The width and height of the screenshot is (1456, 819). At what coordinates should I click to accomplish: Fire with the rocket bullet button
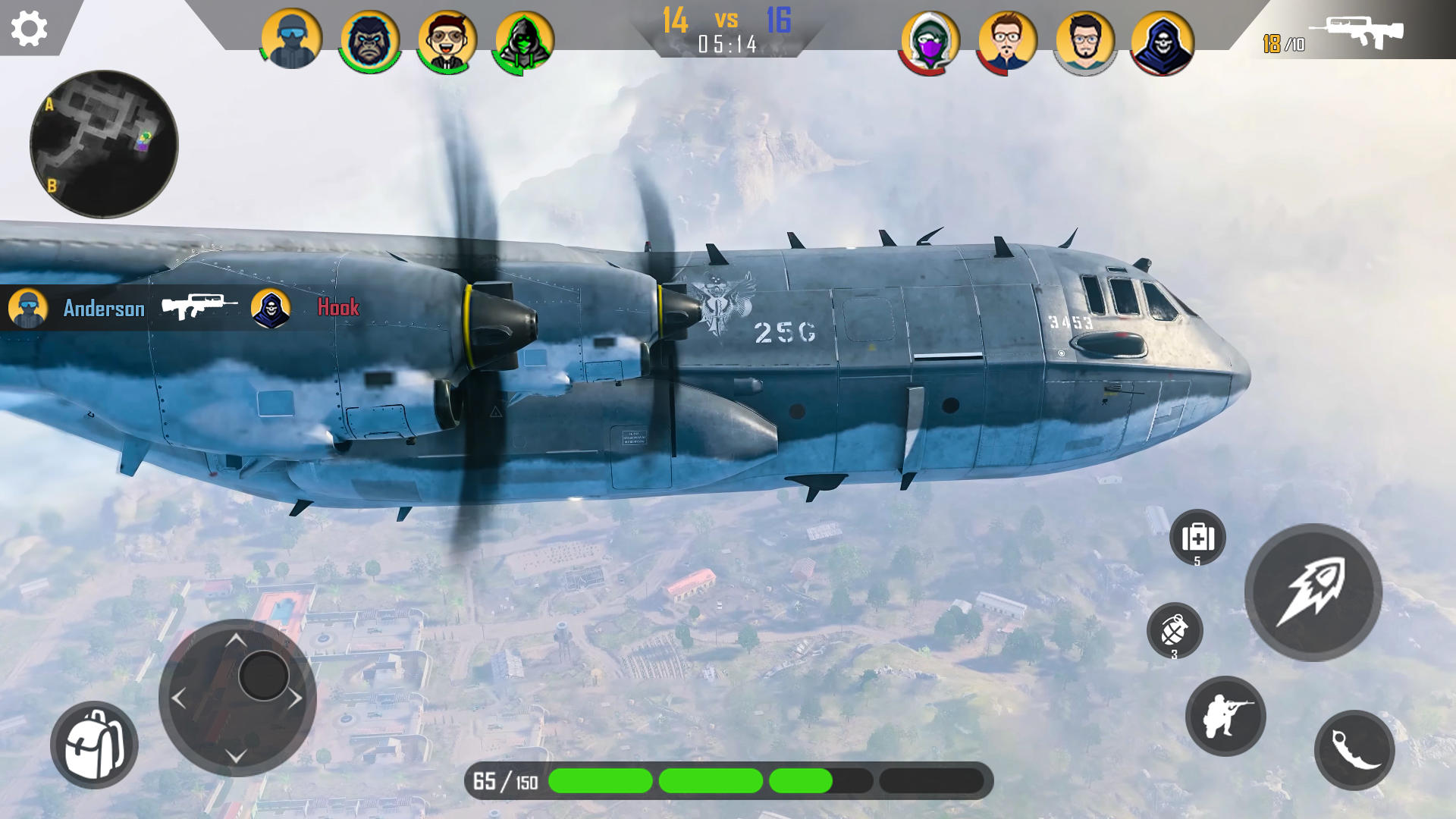point(1313,592)
